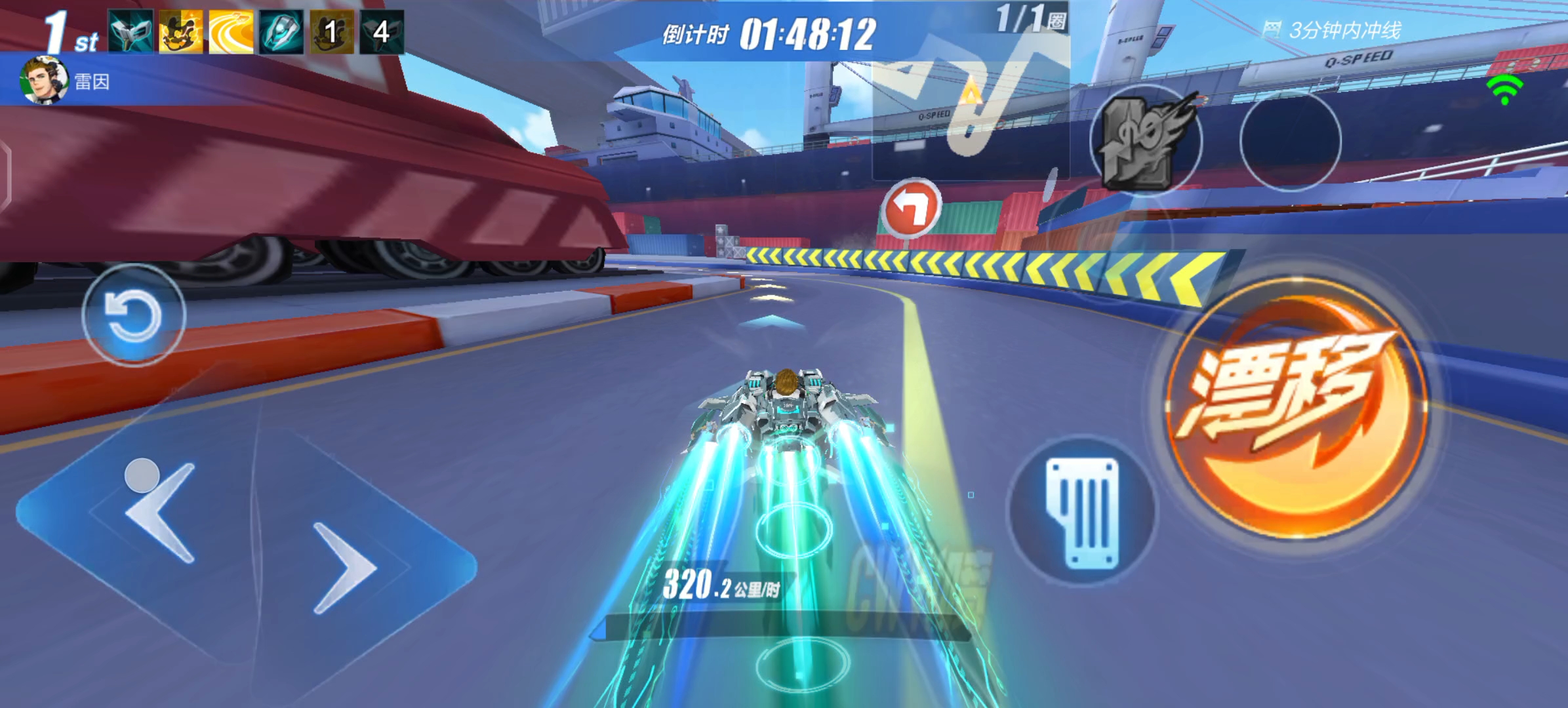The width and height of the screenshot is (1568, 708).
Task: Select the 雷因 racer avatar
Action: (x=45, y=81)
